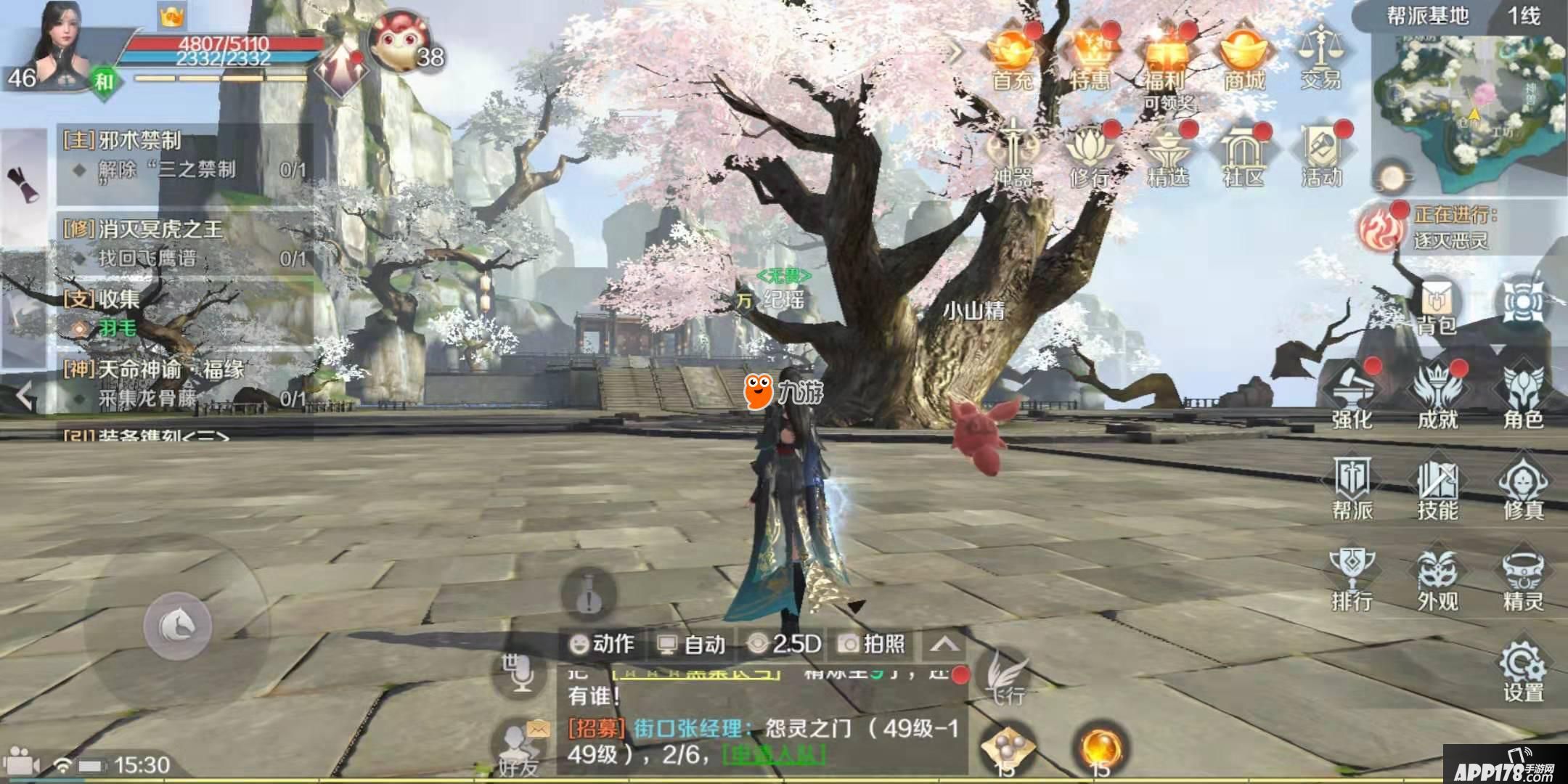This screenshot has width=1568, height=784.
Task: Open the 拍照 photo mode
Action: click(871, 644)
